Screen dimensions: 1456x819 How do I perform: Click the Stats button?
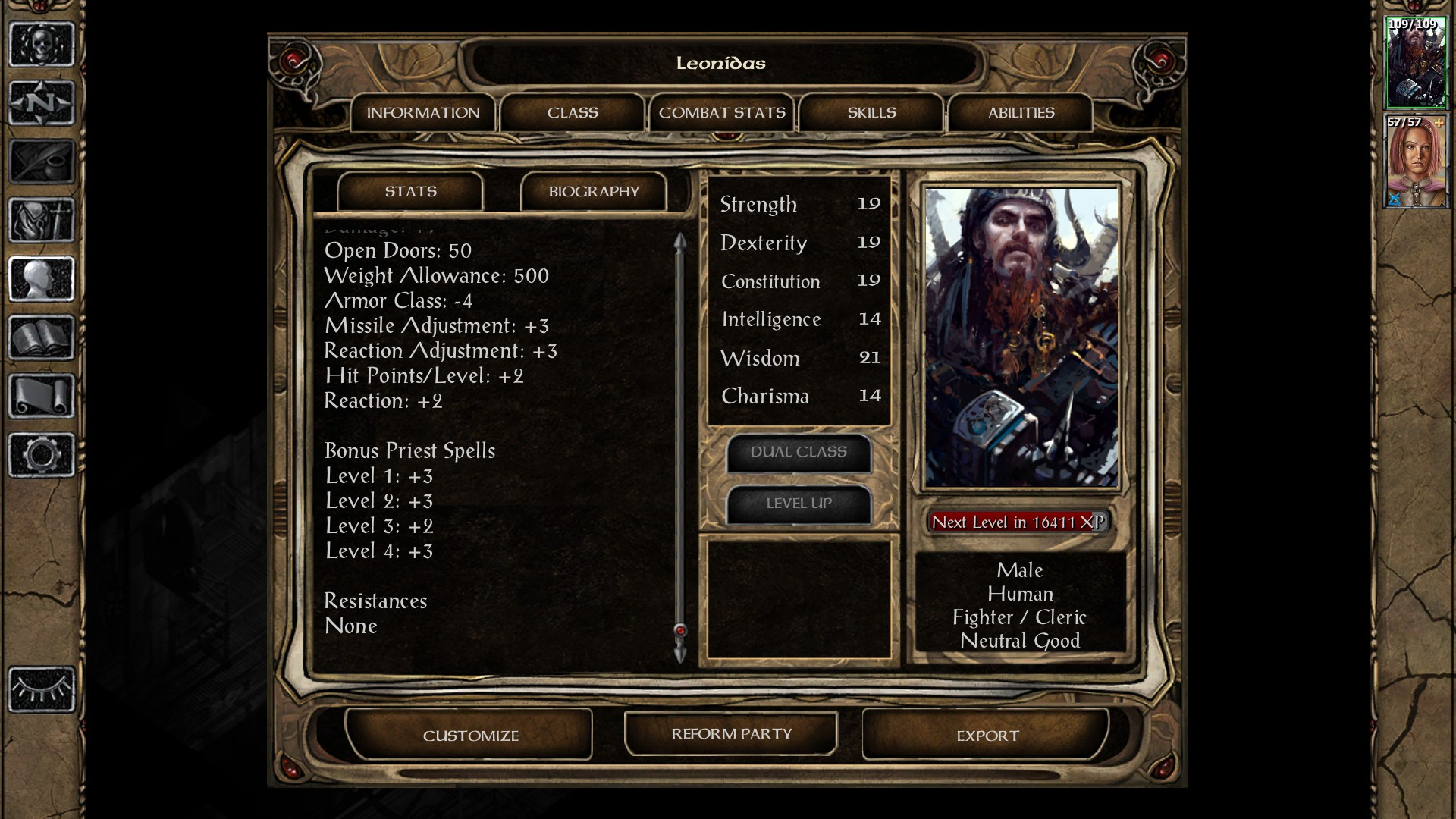410,192
